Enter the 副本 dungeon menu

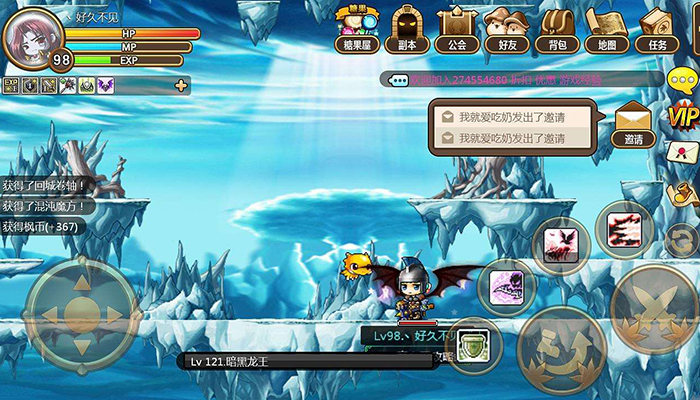coord(407,29)
